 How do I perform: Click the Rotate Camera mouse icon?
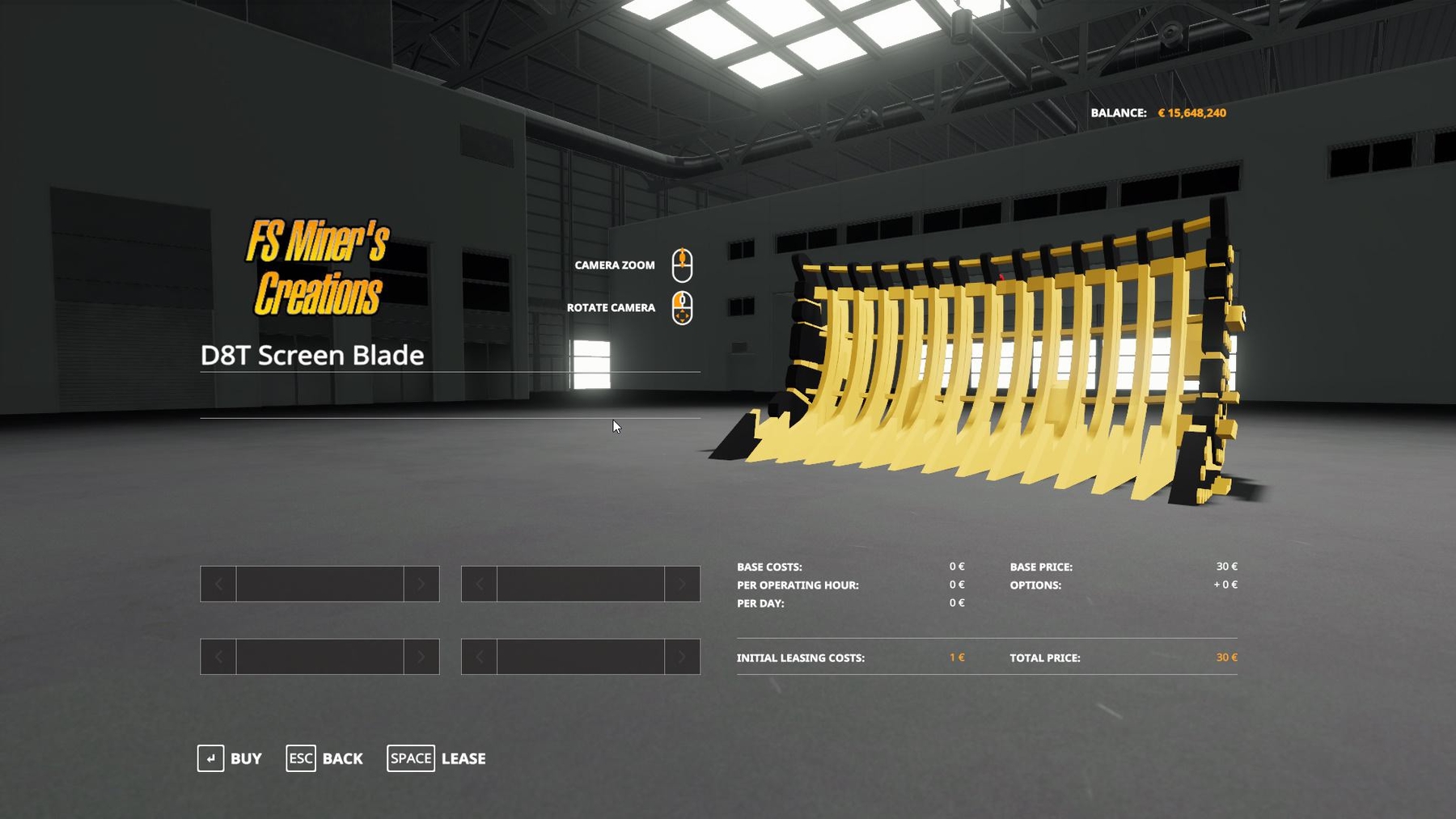(684, 308)
